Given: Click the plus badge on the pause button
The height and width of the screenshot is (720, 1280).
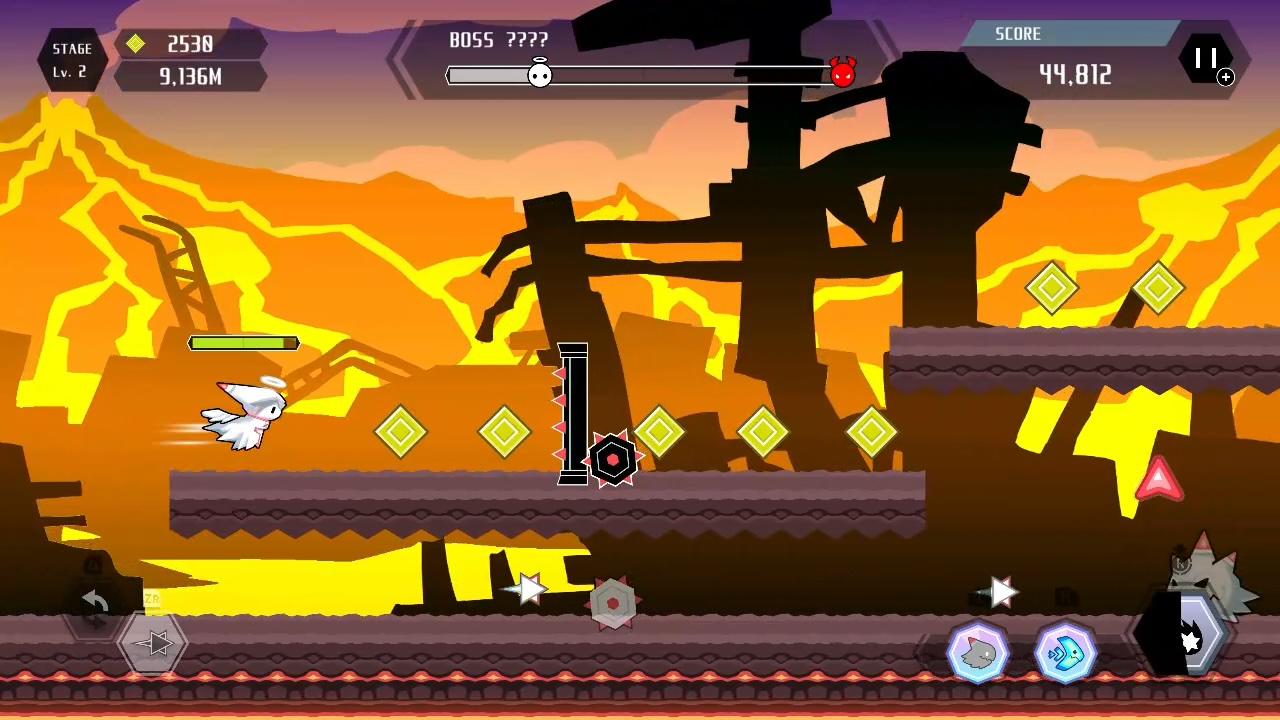Looking at the screenshot, I should [1226, 77].
